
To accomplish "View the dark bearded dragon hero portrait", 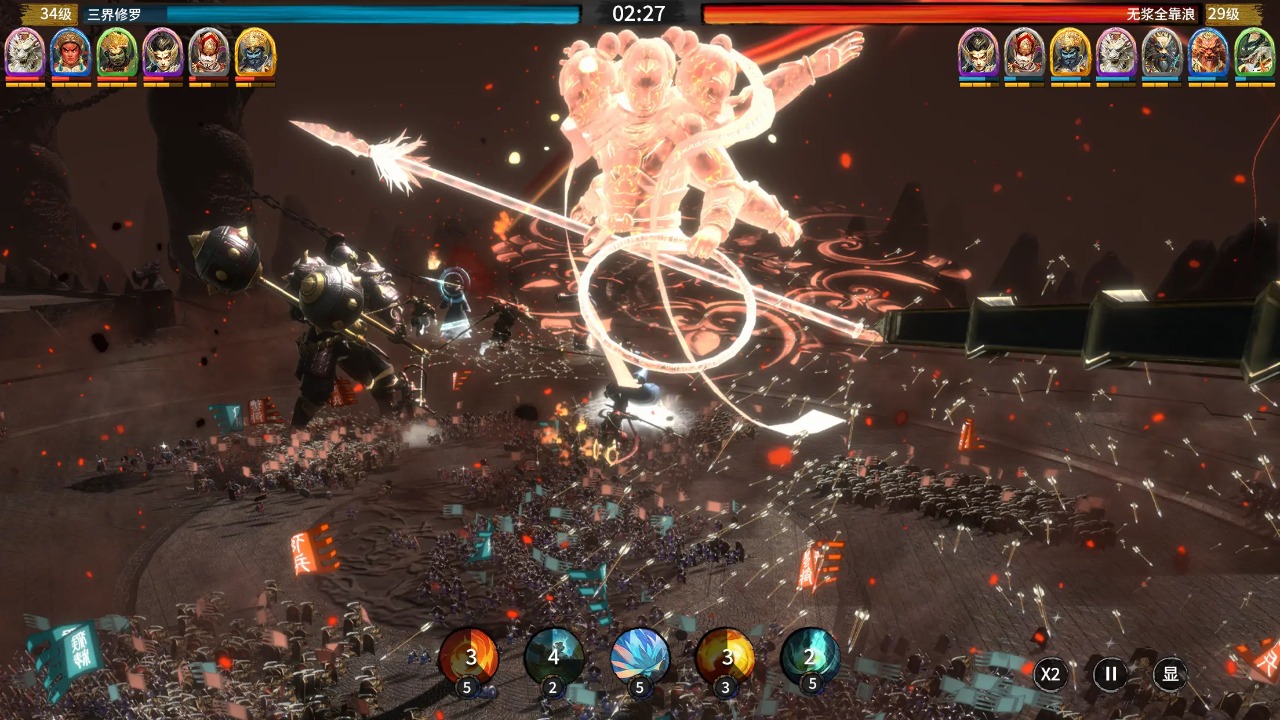I will 1162,51.
